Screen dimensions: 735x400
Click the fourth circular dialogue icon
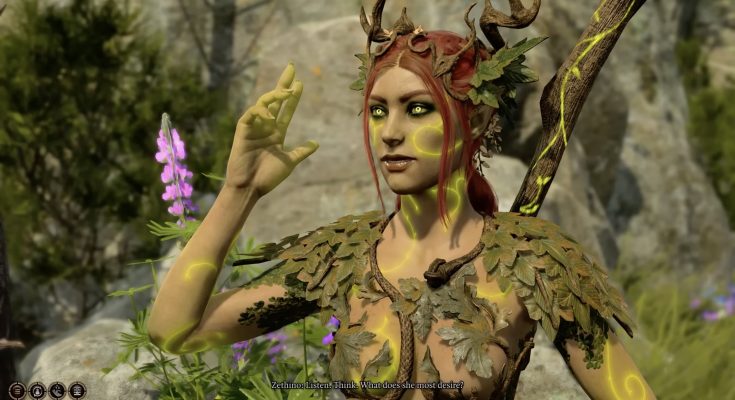tap(77, 391)
